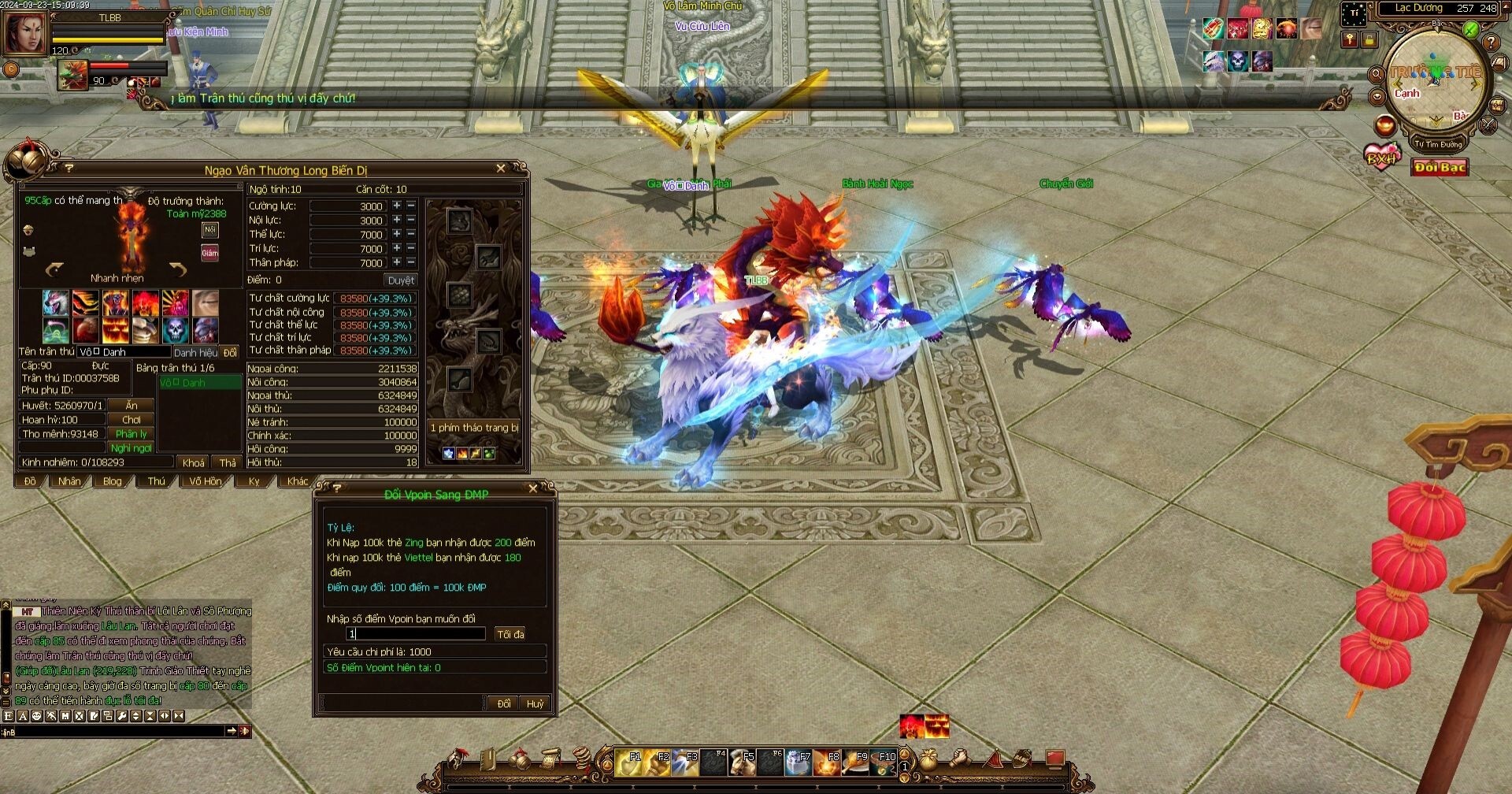Activate Tự Tìm Đường auto-pathfinding
This screenshot has height=794, width=1512.
click(x=1437, y=144)
